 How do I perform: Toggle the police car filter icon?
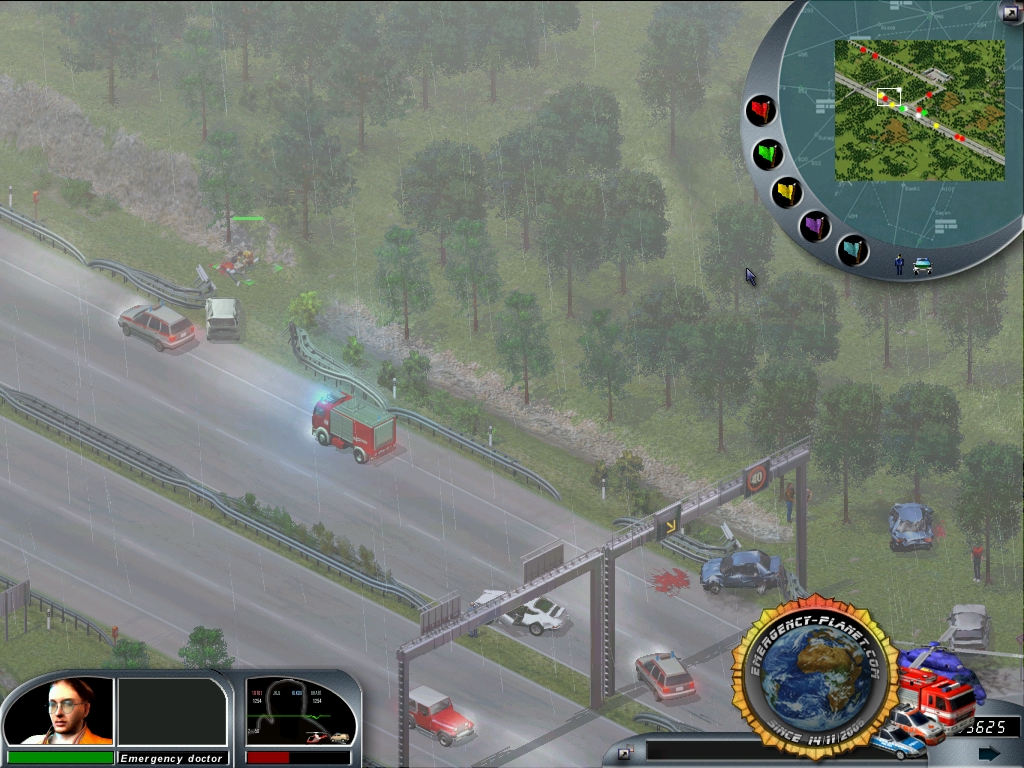click(922, 265)
